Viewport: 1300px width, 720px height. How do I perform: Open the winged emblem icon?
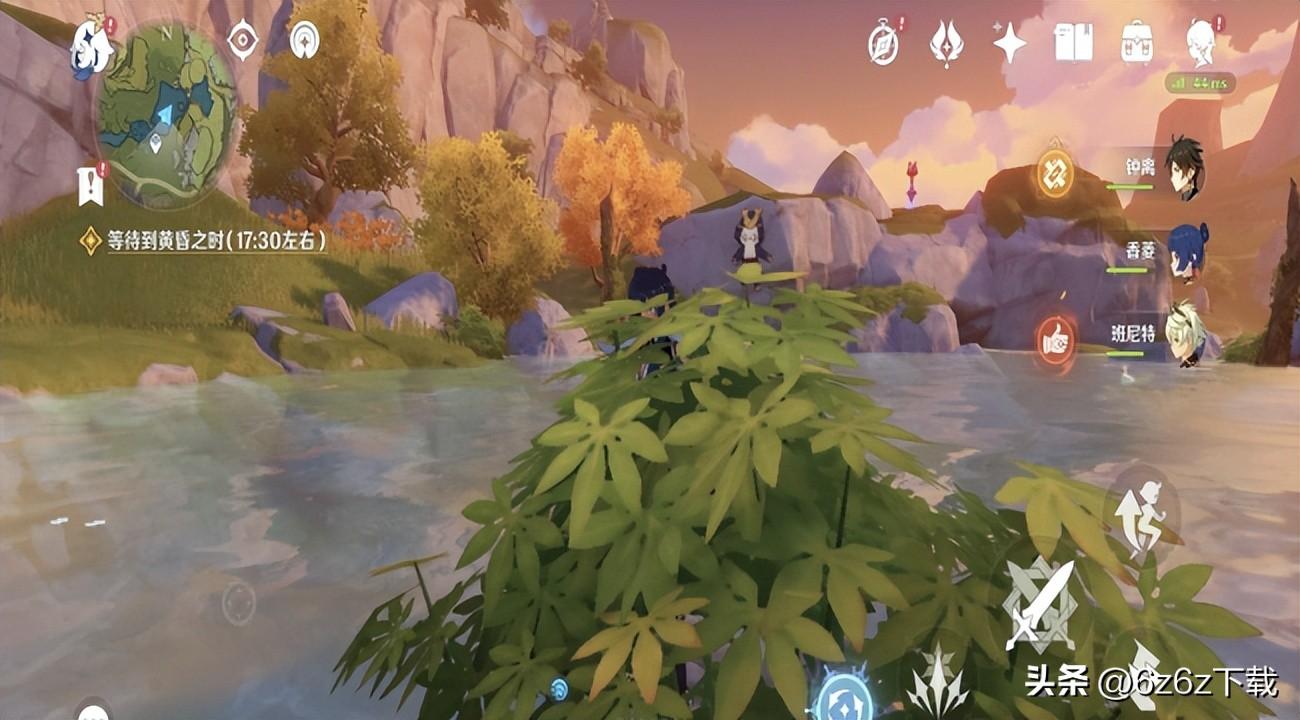946,44
